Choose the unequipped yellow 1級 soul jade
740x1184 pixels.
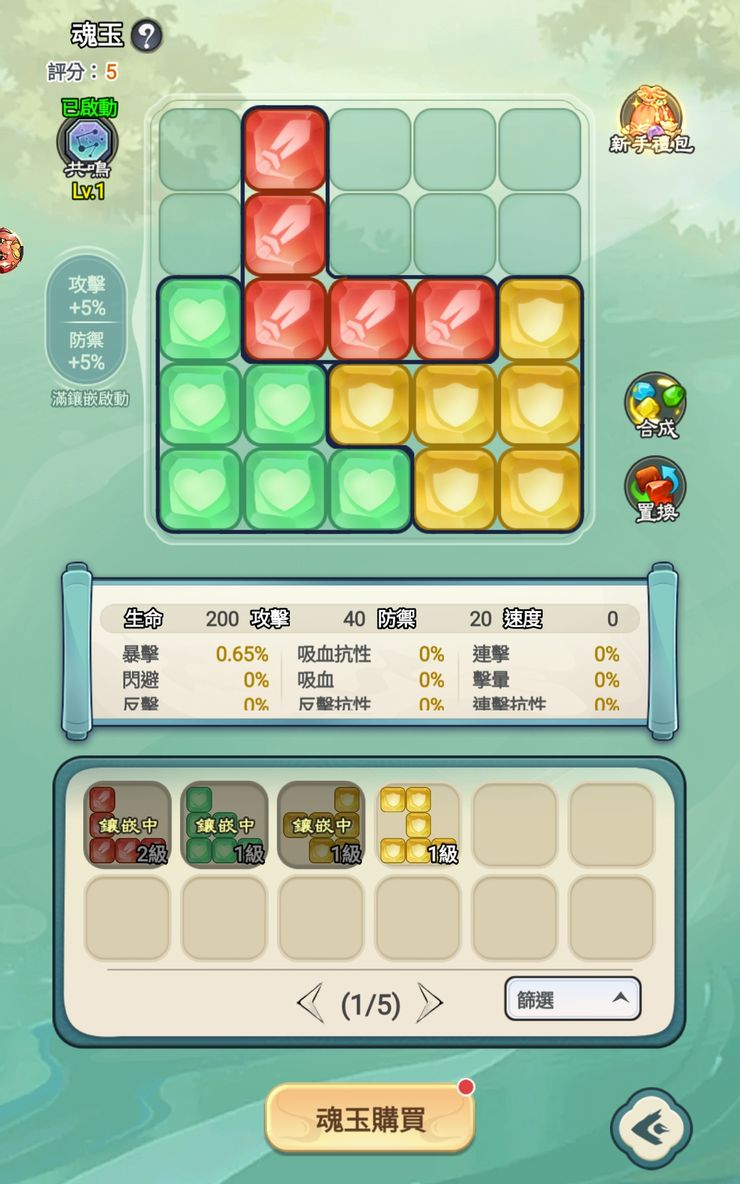[418, 824]
